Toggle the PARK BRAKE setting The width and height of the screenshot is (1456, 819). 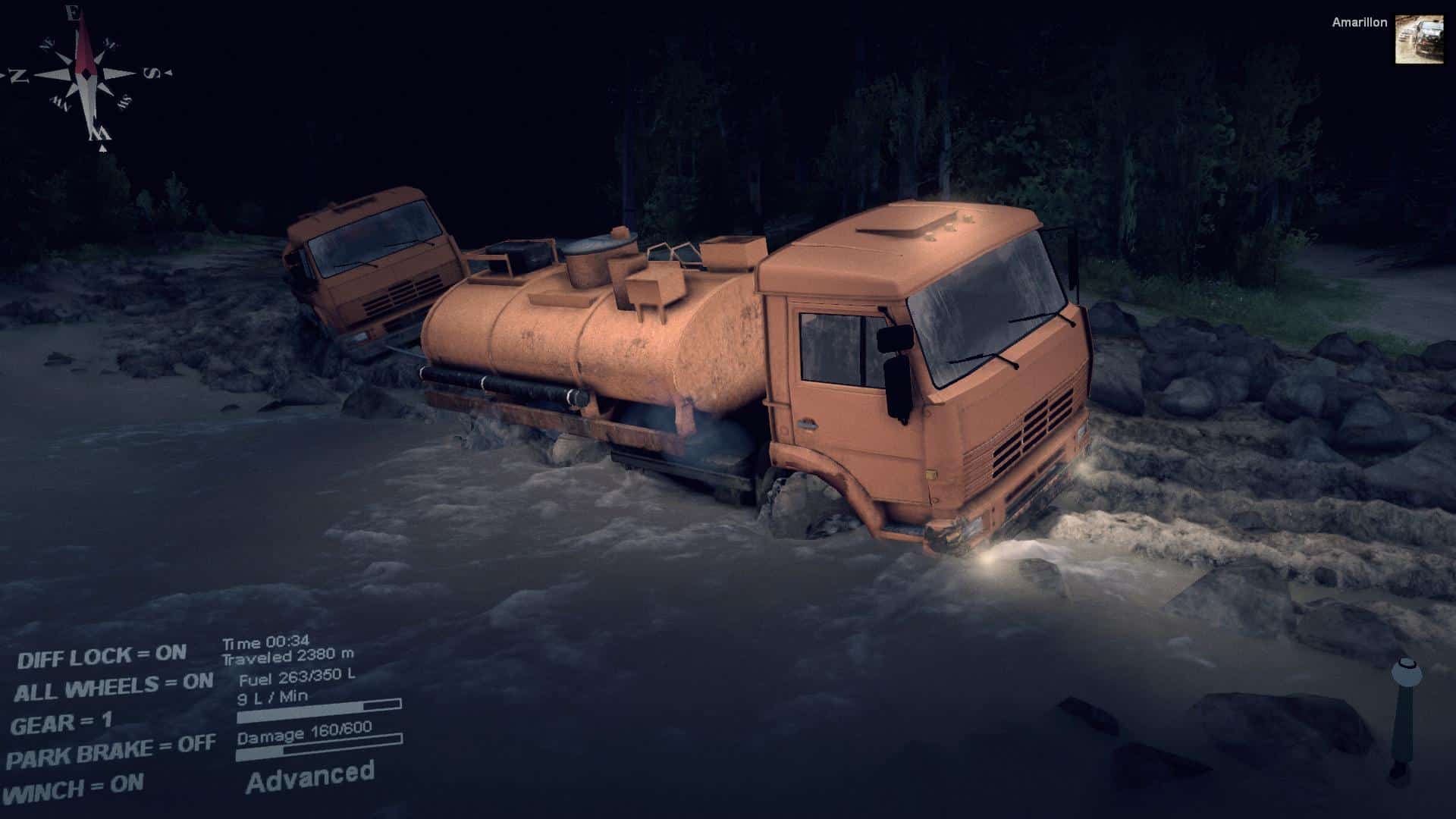tap(111, 752)
